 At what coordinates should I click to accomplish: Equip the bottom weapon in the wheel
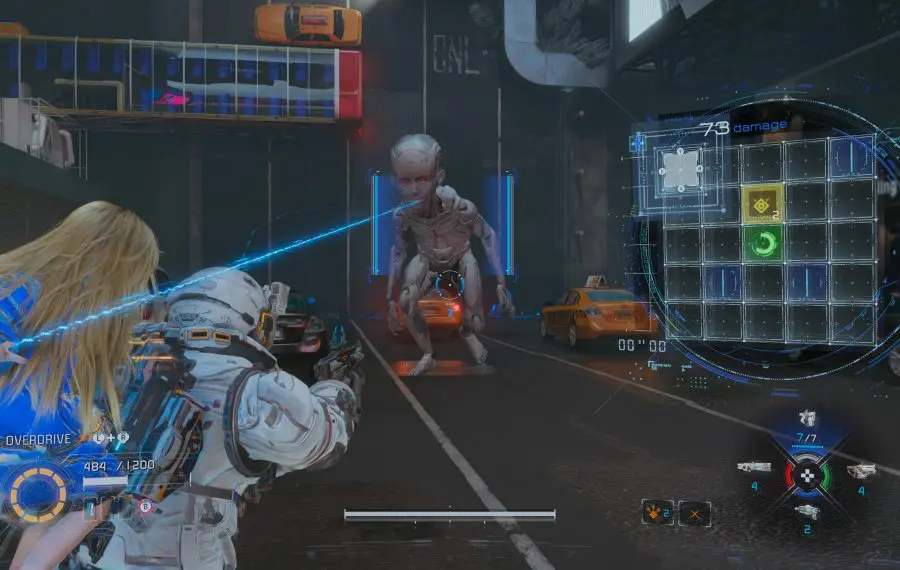click(x=807, y=512)
